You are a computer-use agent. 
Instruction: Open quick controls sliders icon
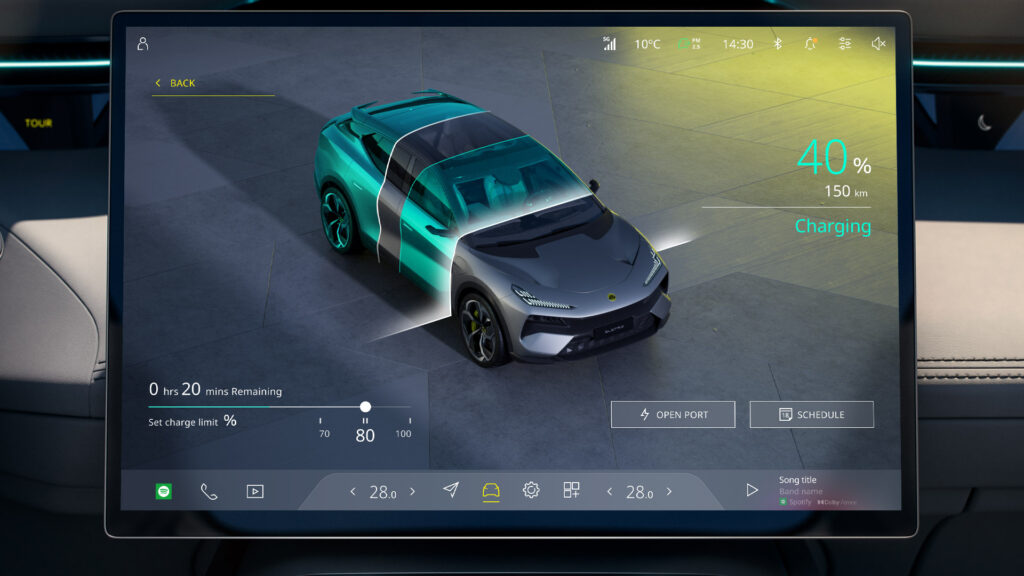tap(845, 44)
